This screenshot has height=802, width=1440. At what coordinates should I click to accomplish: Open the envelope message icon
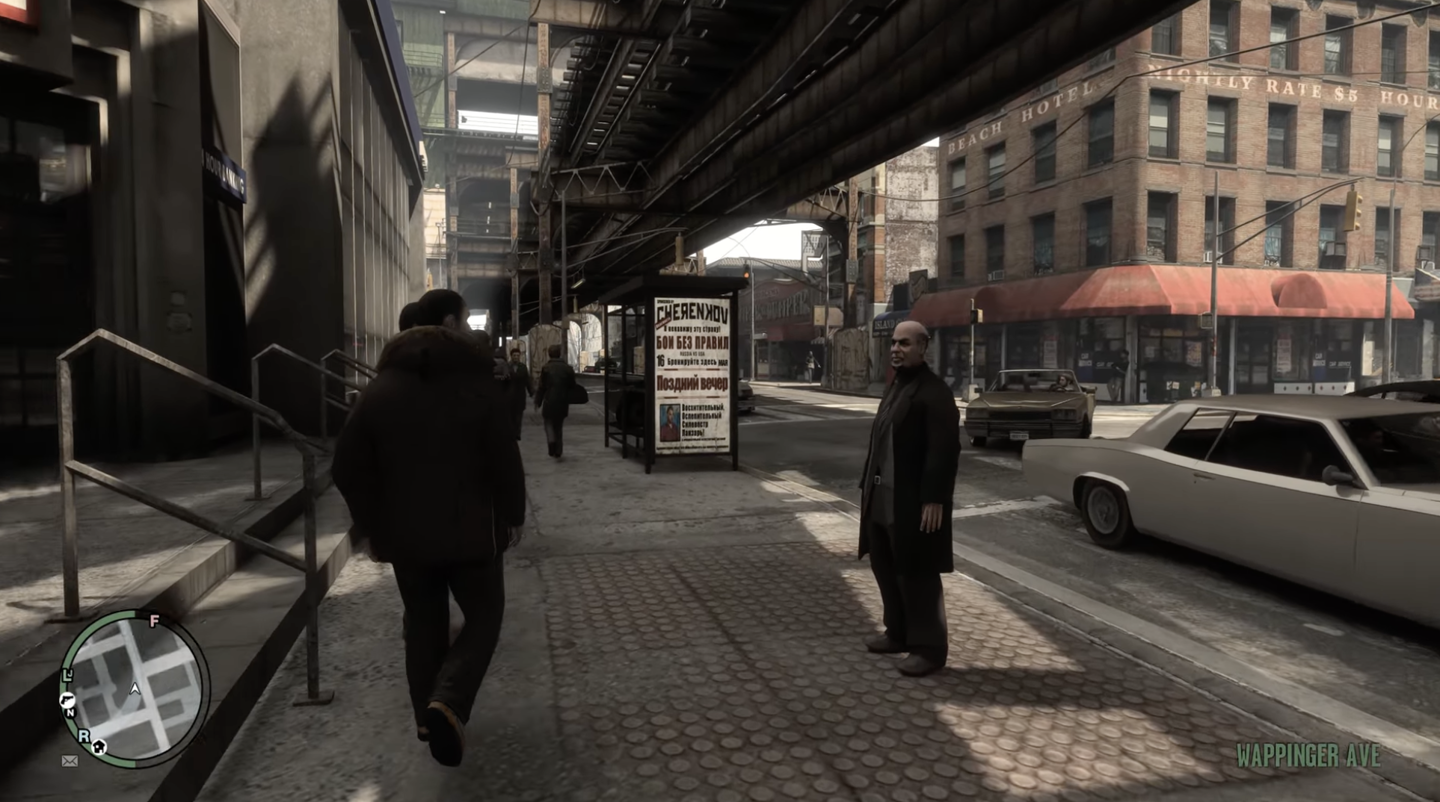click(x=69, y=761)
